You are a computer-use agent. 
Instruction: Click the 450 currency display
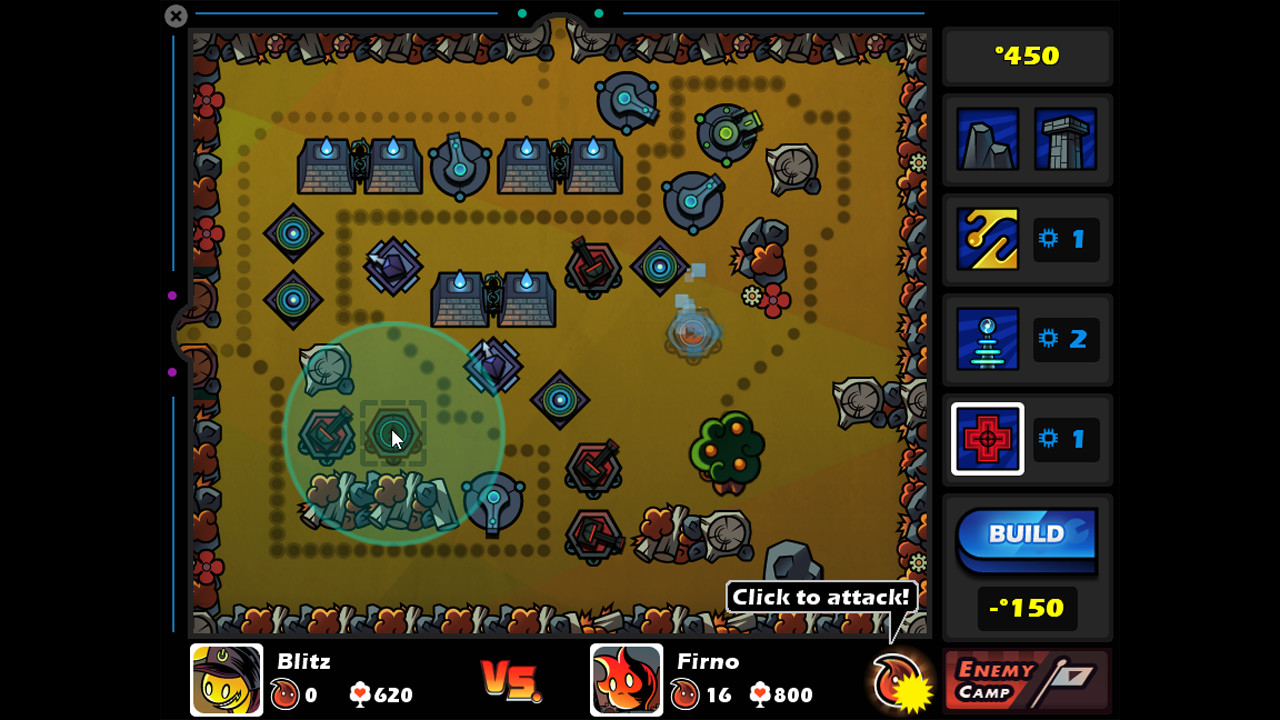(1027, 55)
